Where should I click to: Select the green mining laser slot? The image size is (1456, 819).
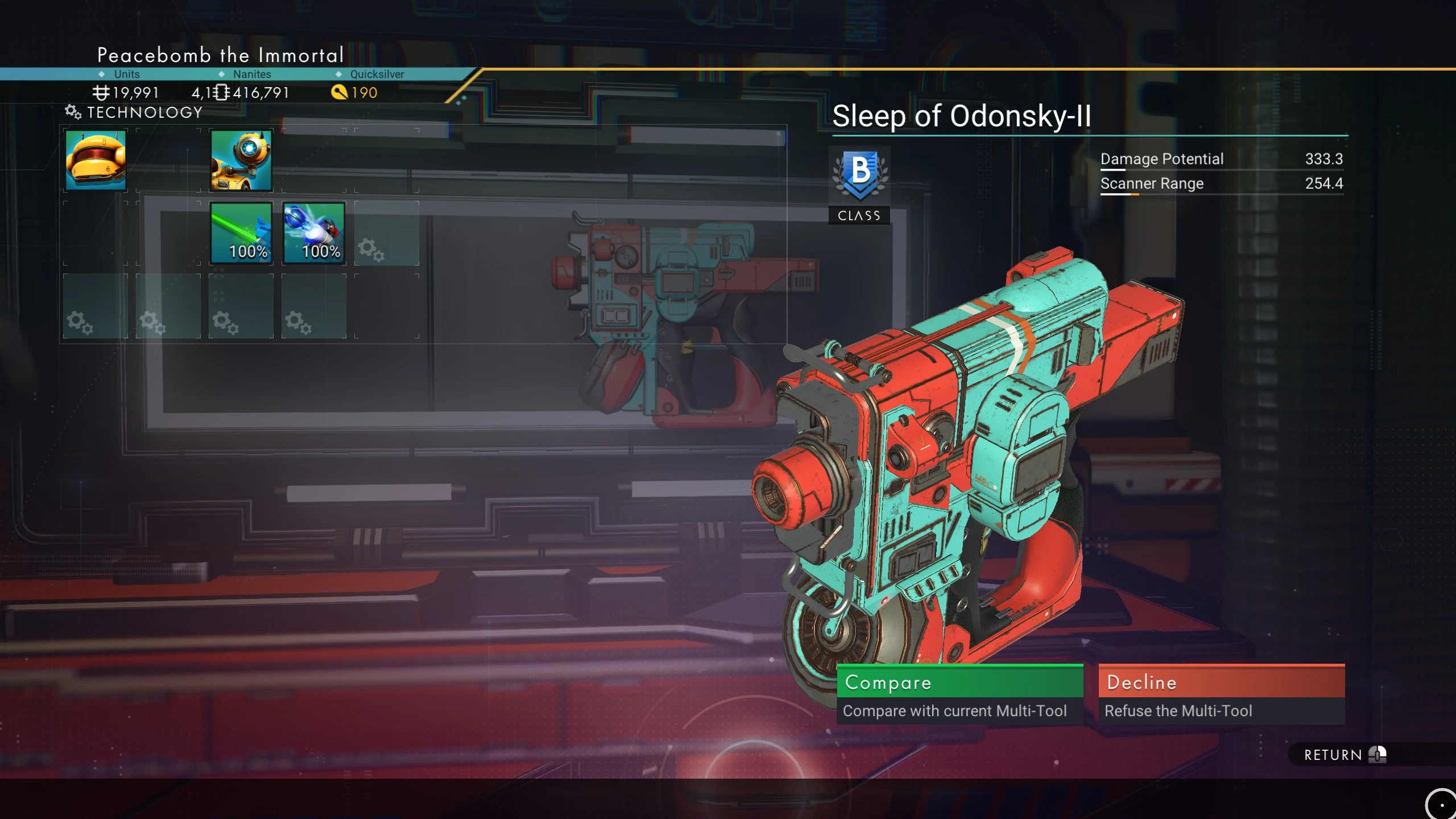(241, 233)
